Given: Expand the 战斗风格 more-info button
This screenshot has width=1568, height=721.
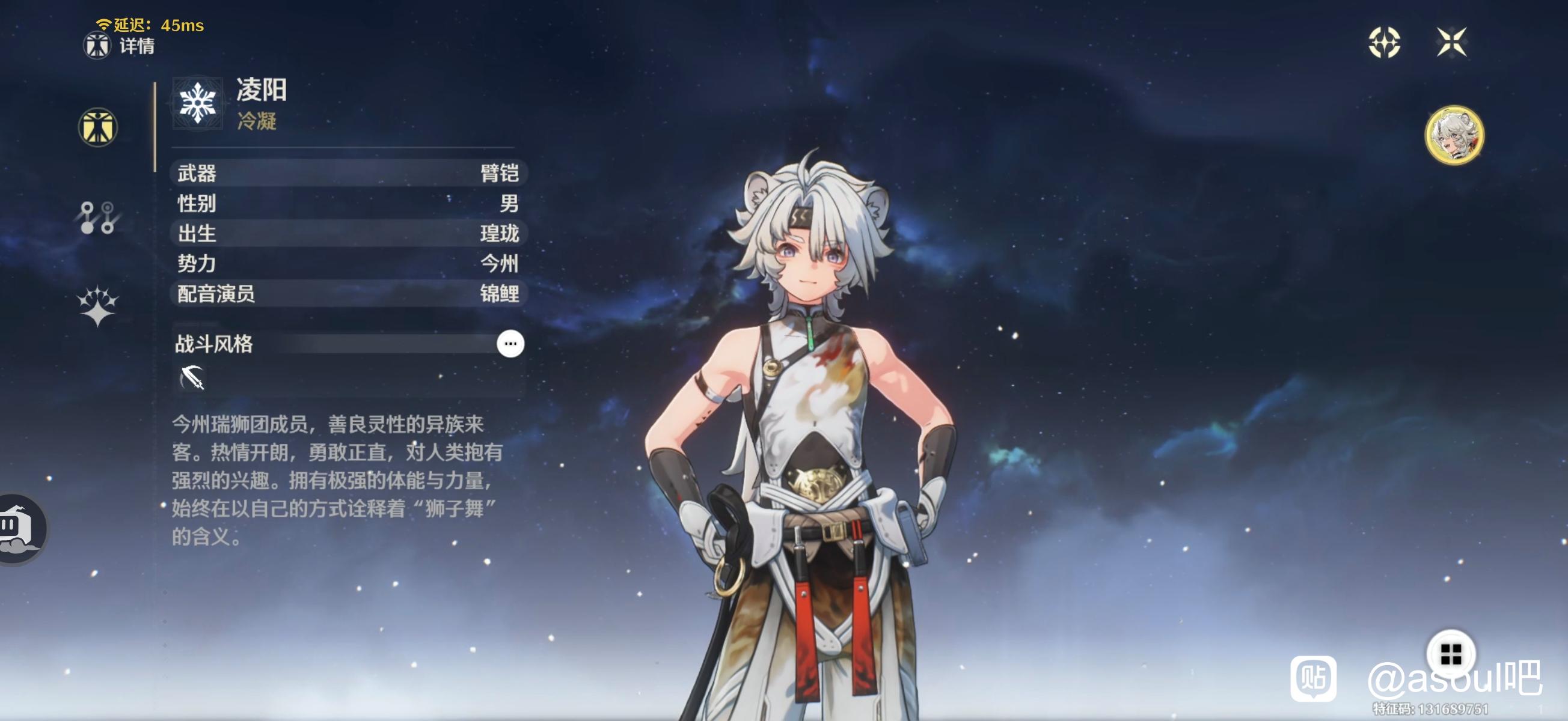Looking at the screenshot, I should click(x=509, y=344).
